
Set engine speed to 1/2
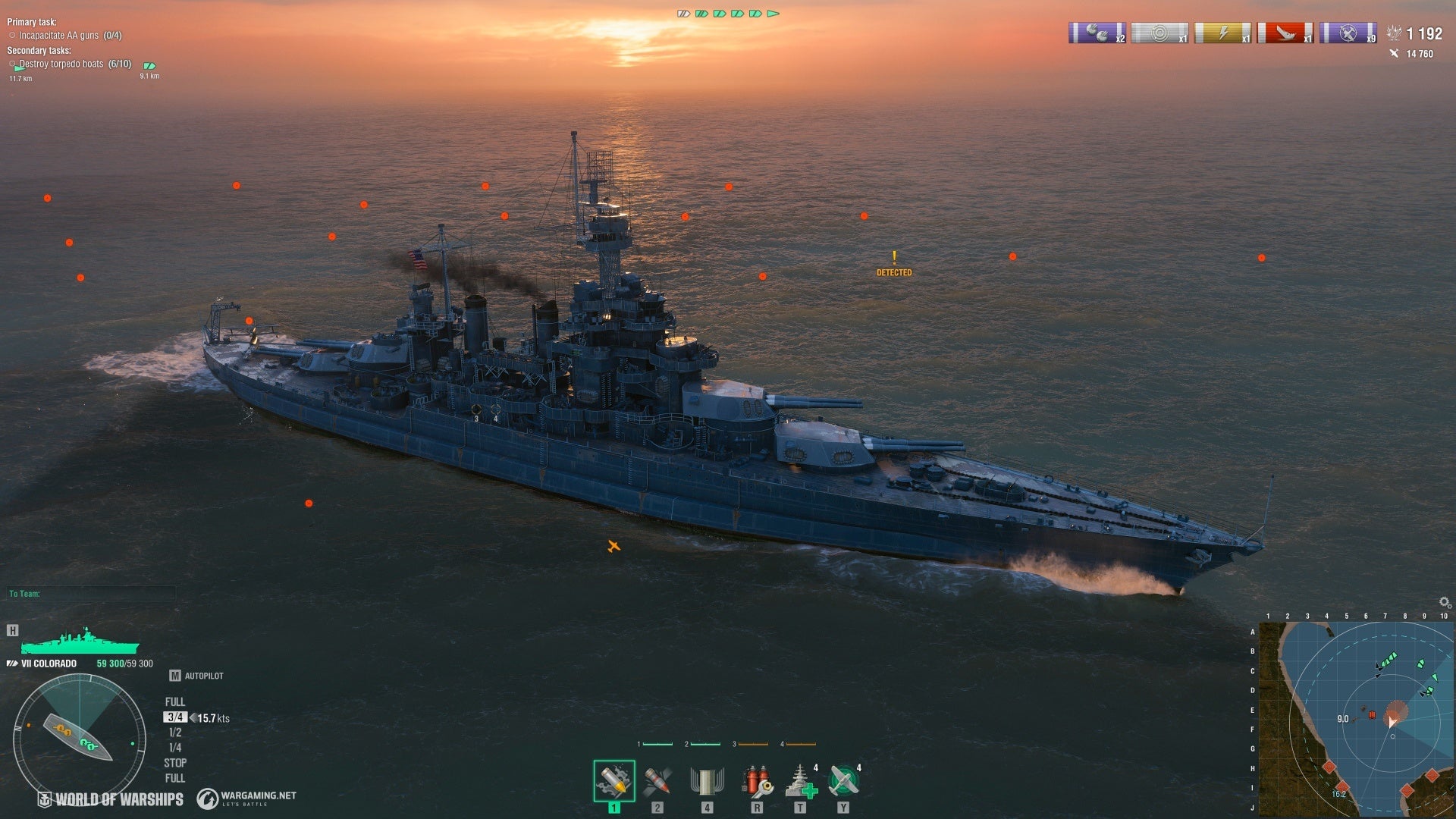tap(175, 733)
